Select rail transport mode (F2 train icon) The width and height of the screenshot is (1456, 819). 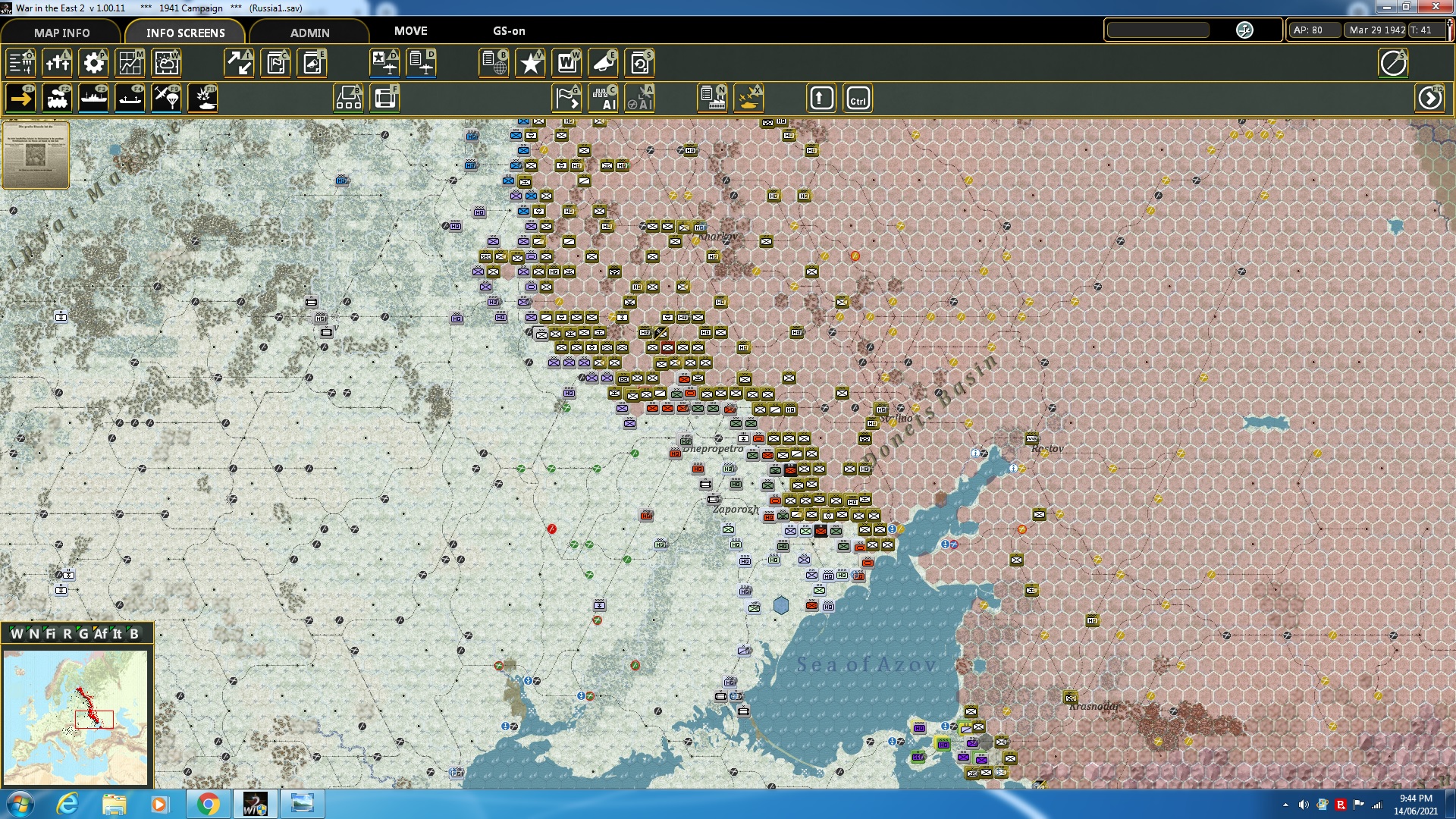58,98
